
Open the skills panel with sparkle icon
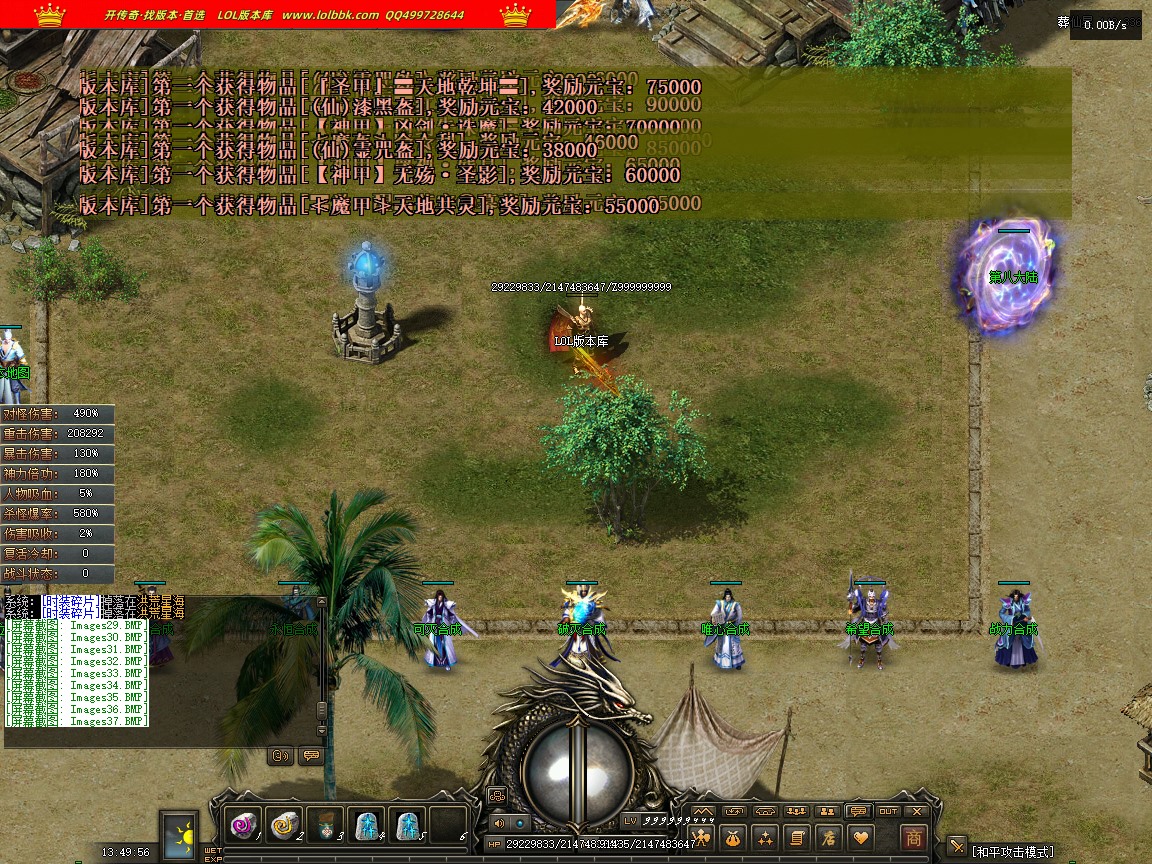[x=765, y=838]
